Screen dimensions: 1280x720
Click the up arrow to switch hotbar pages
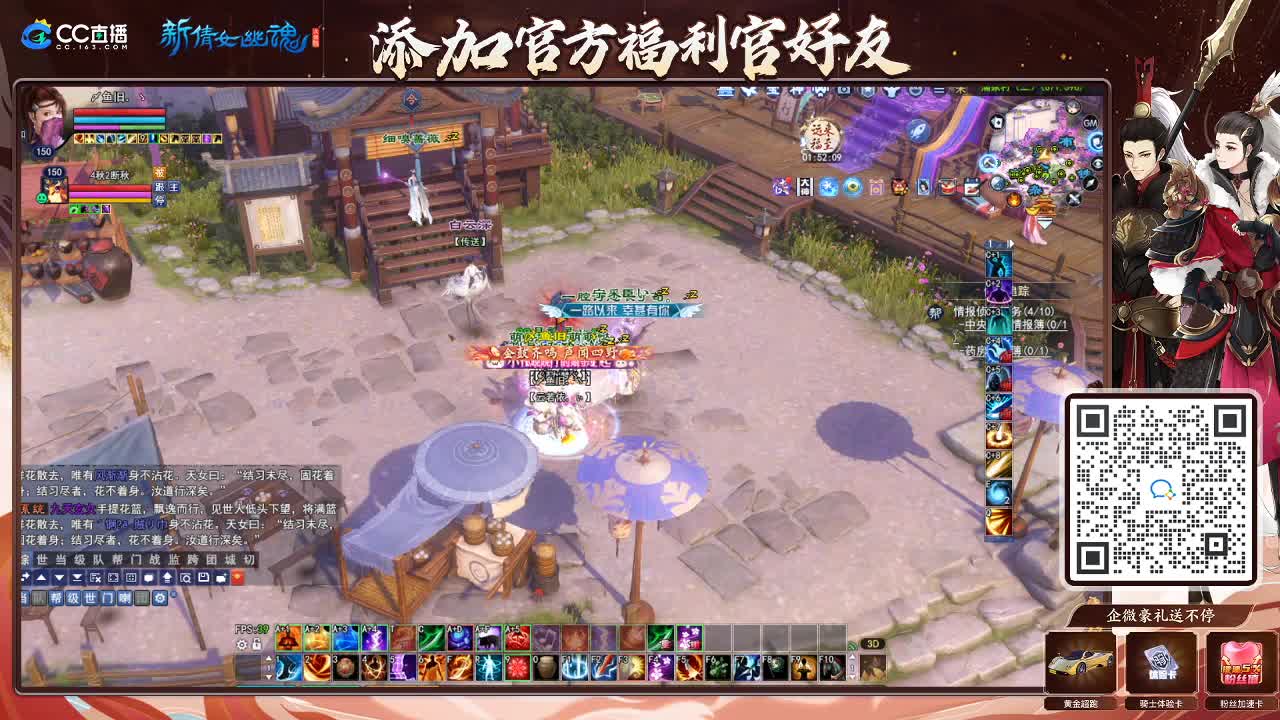click(x=268, y=657)
